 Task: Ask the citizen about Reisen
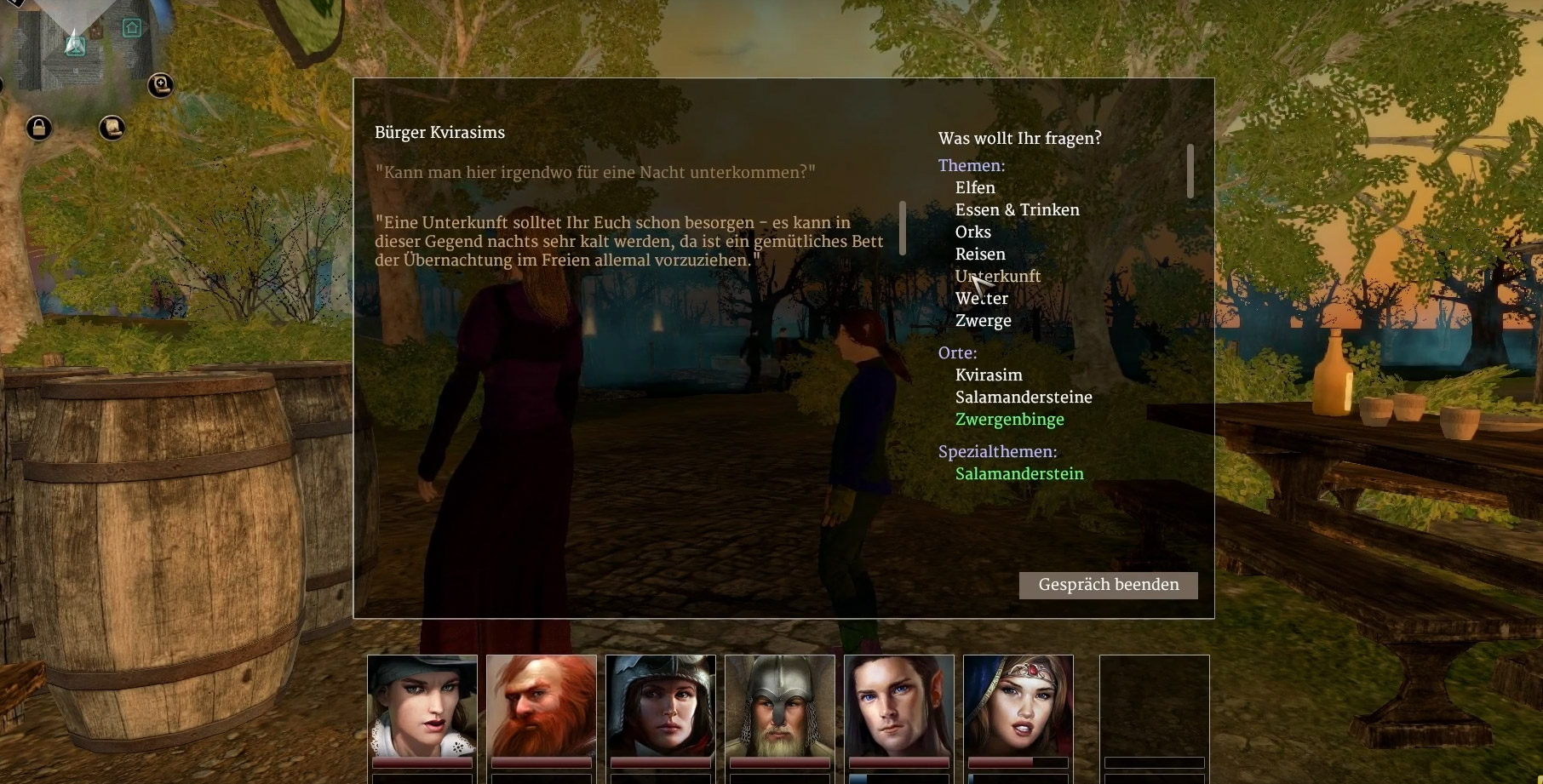[980, 254]
